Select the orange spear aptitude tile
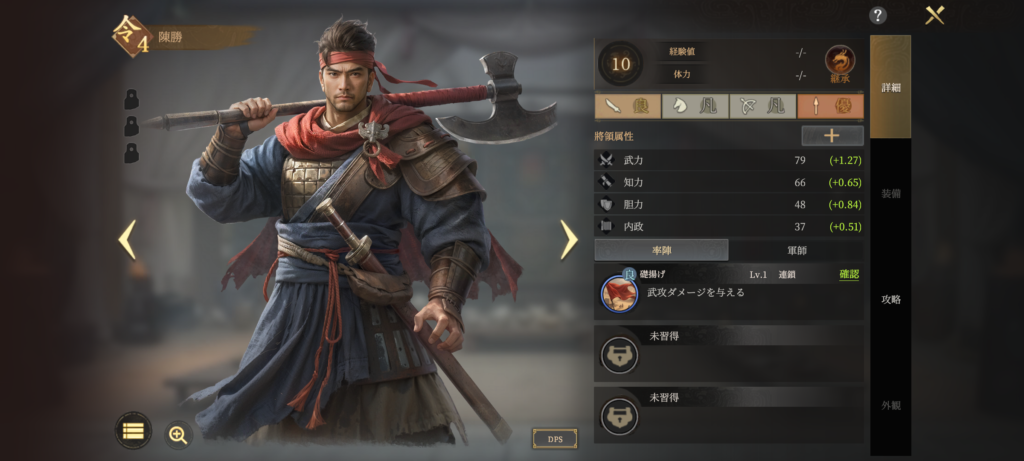 click(x=830, y=106)
